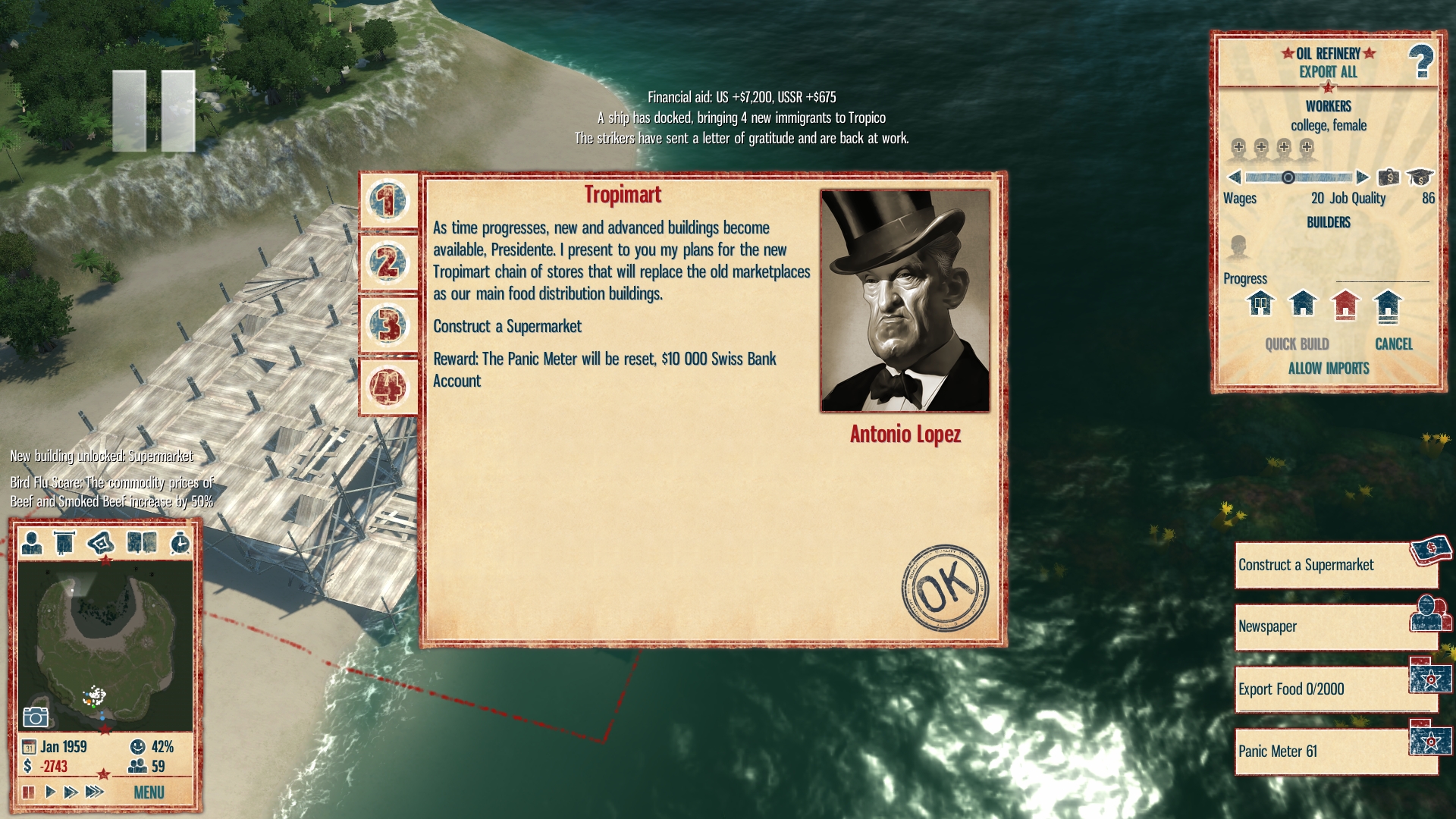Pause the game with the pause button
The height and width of the screenshot is (819, 1456).
29,792
